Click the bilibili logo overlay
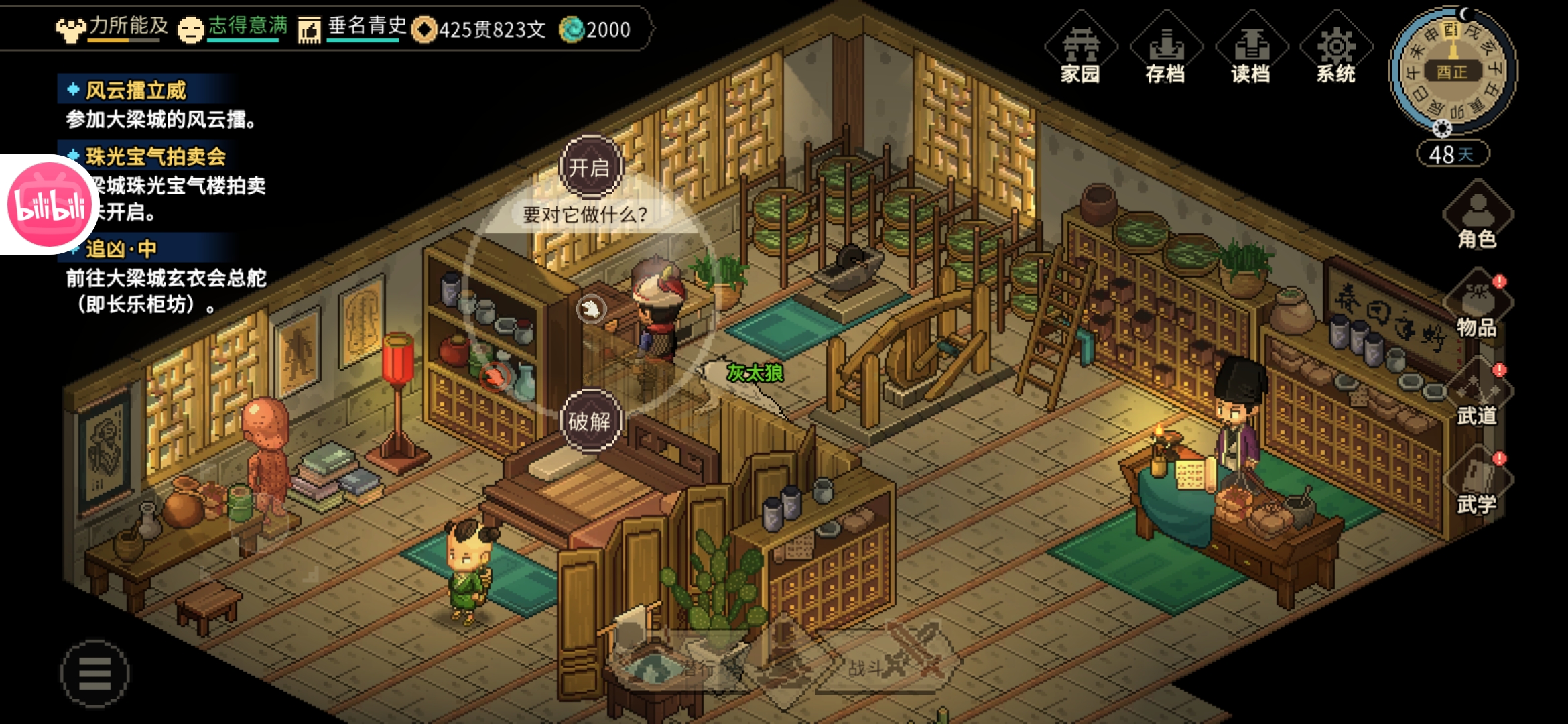 tap(49, 204)
